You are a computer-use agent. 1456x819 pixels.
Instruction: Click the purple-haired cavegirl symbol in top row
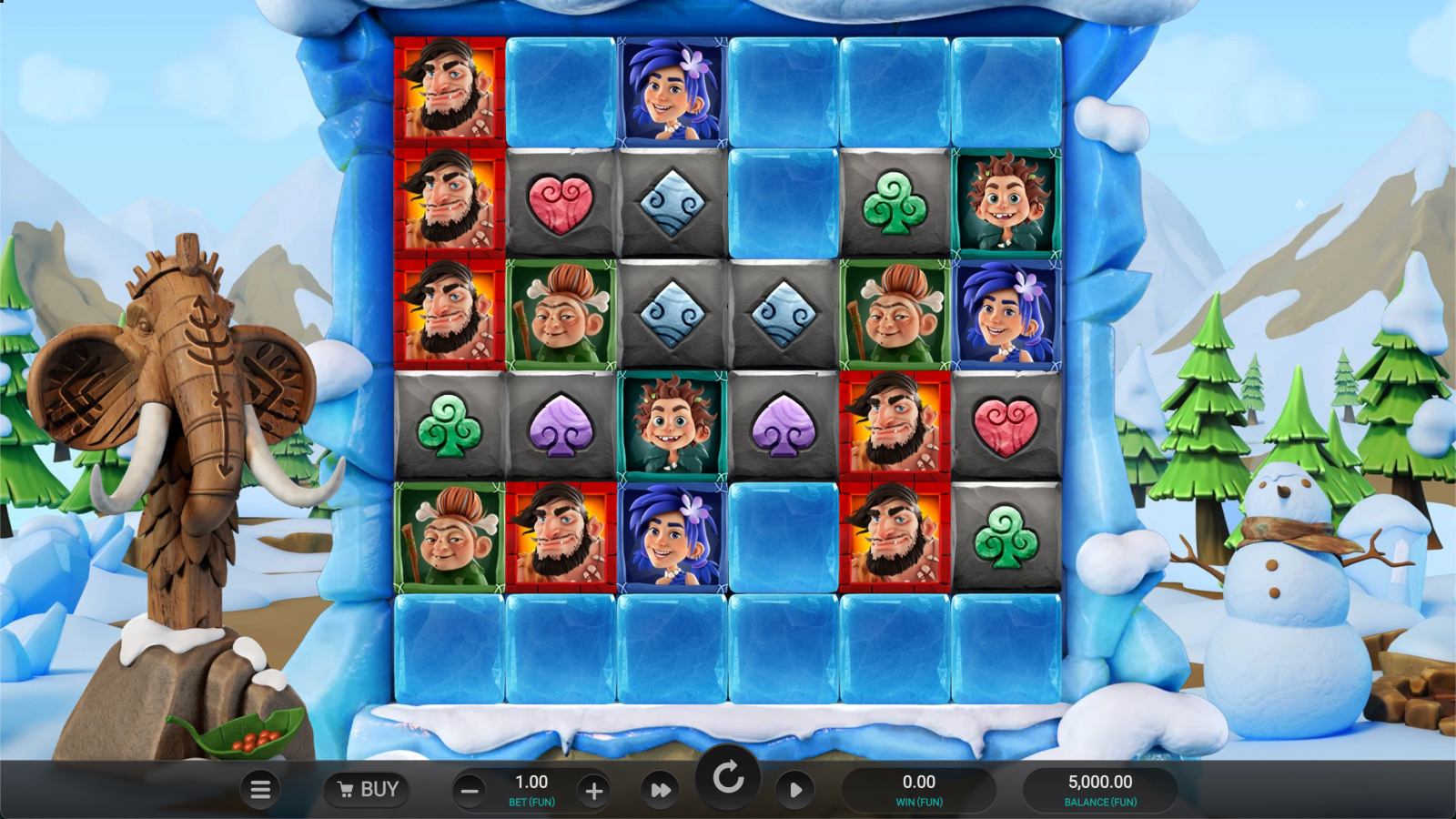[x=672, y=91]
